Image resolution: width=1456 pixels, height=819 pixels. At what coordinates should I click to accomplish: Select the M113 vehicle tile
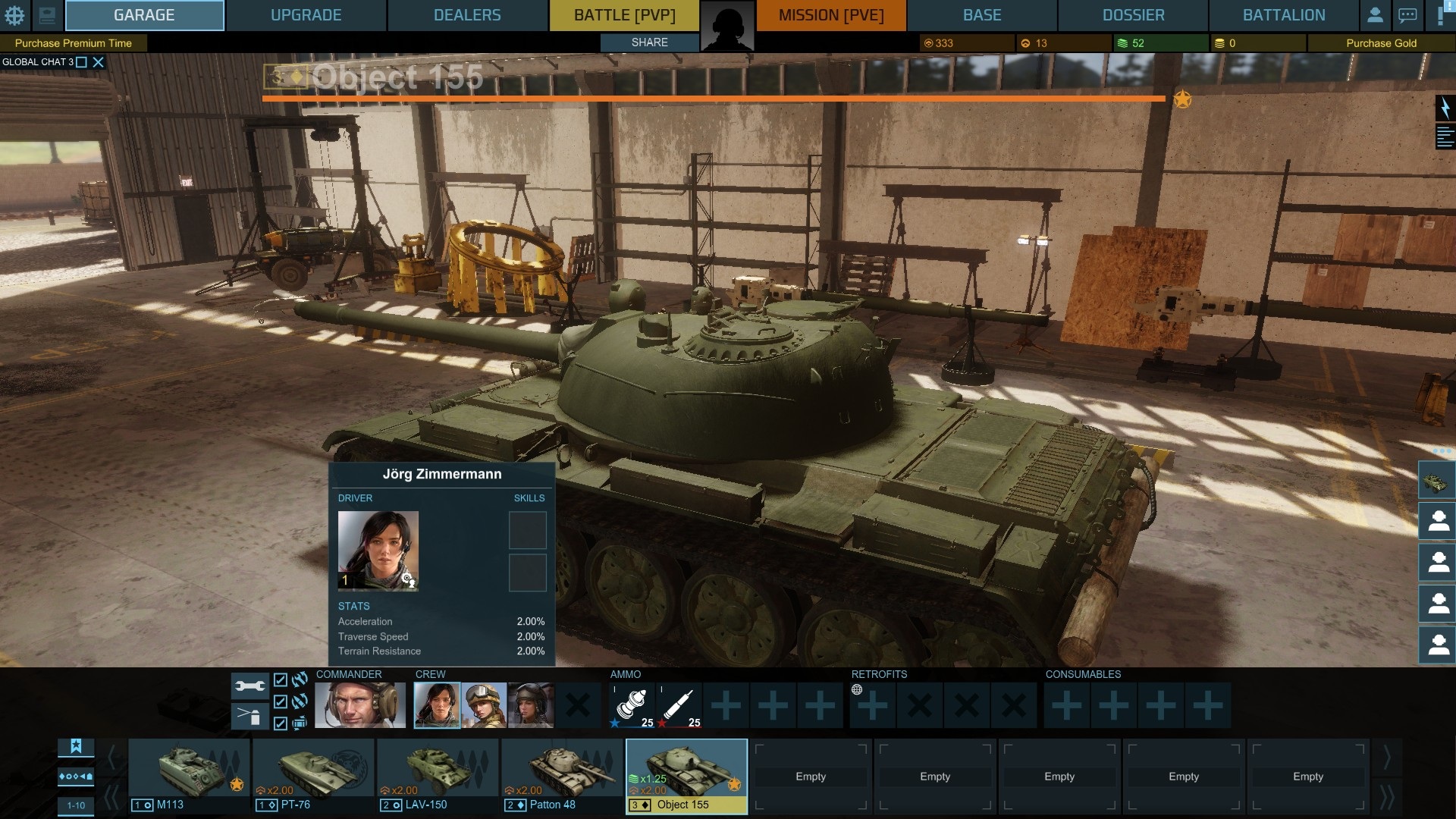[189, 775]
